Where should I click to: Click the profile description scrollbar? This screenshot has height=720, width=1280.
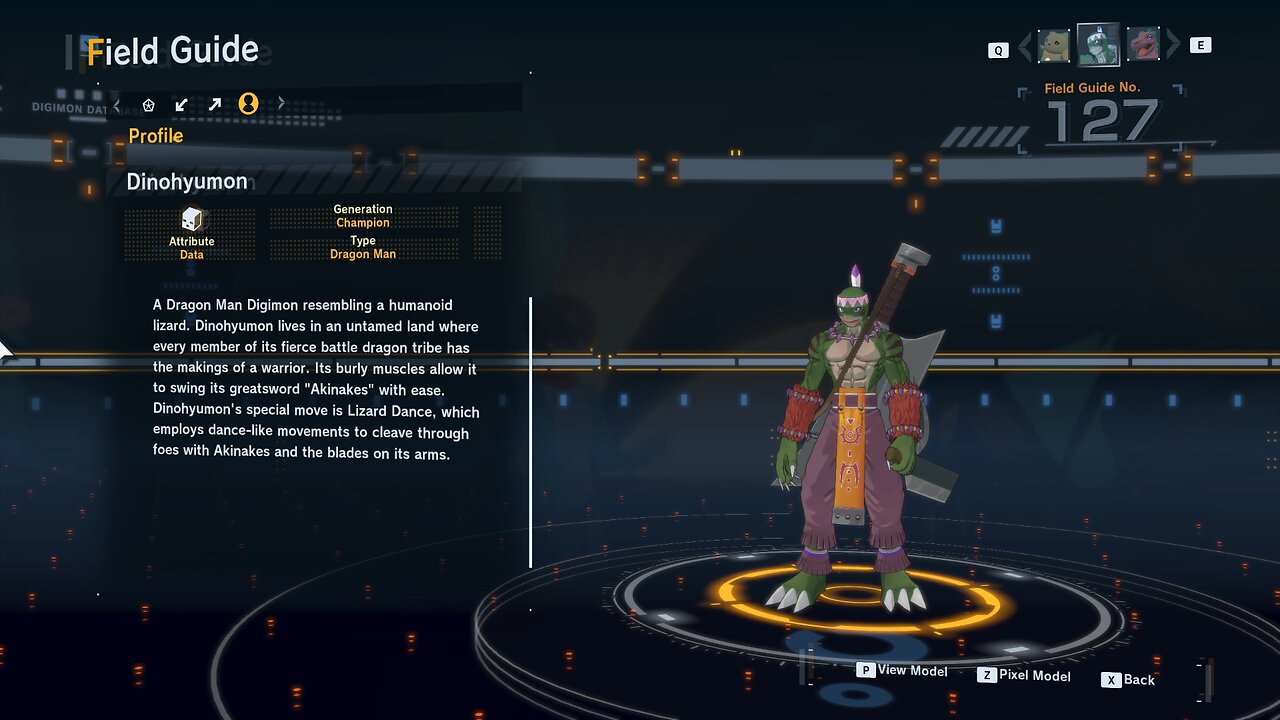pyautogui.click(x=530, y=432)
